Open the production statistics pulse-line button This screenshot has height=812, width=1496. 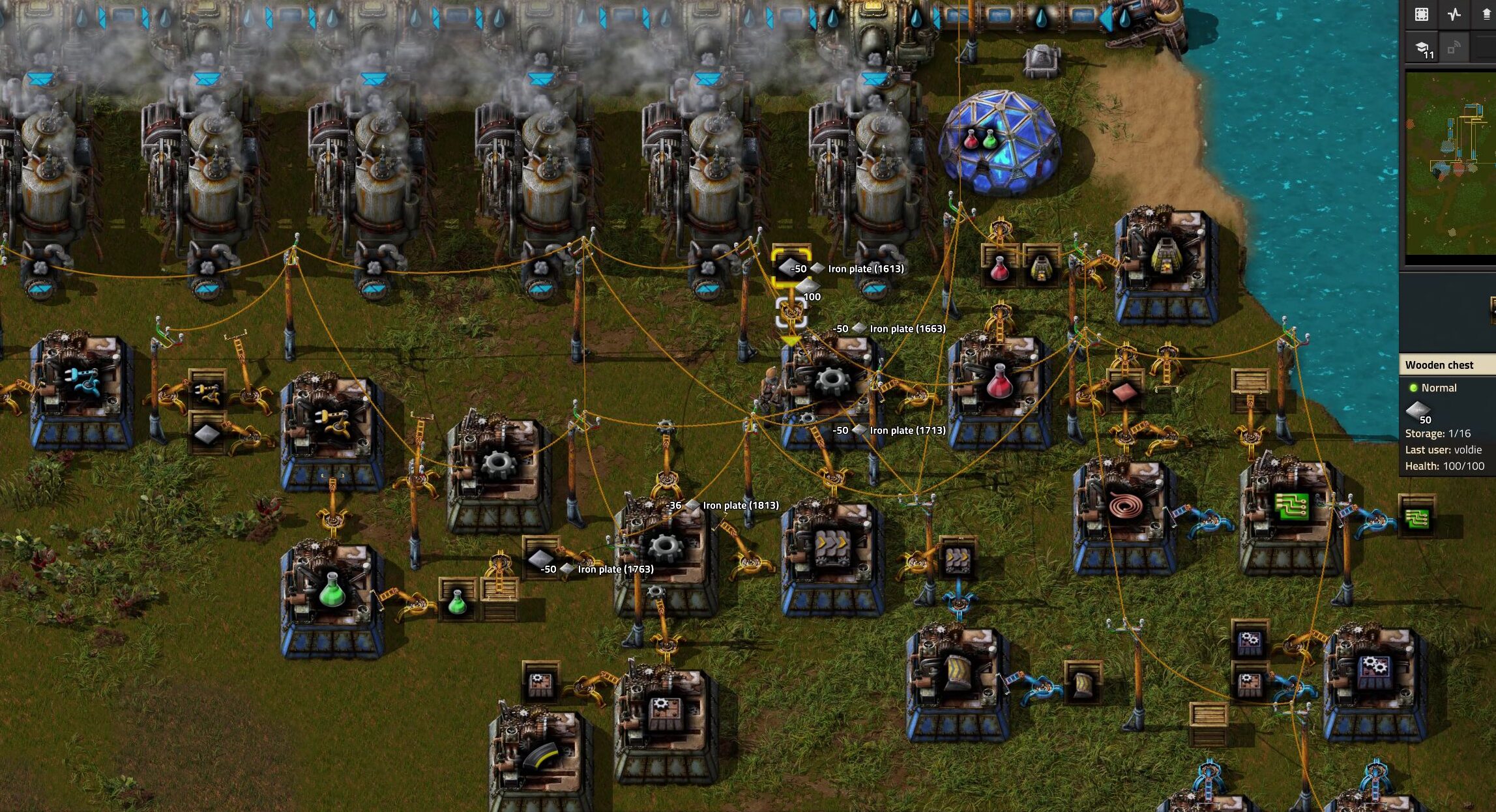pos(1454,14)
